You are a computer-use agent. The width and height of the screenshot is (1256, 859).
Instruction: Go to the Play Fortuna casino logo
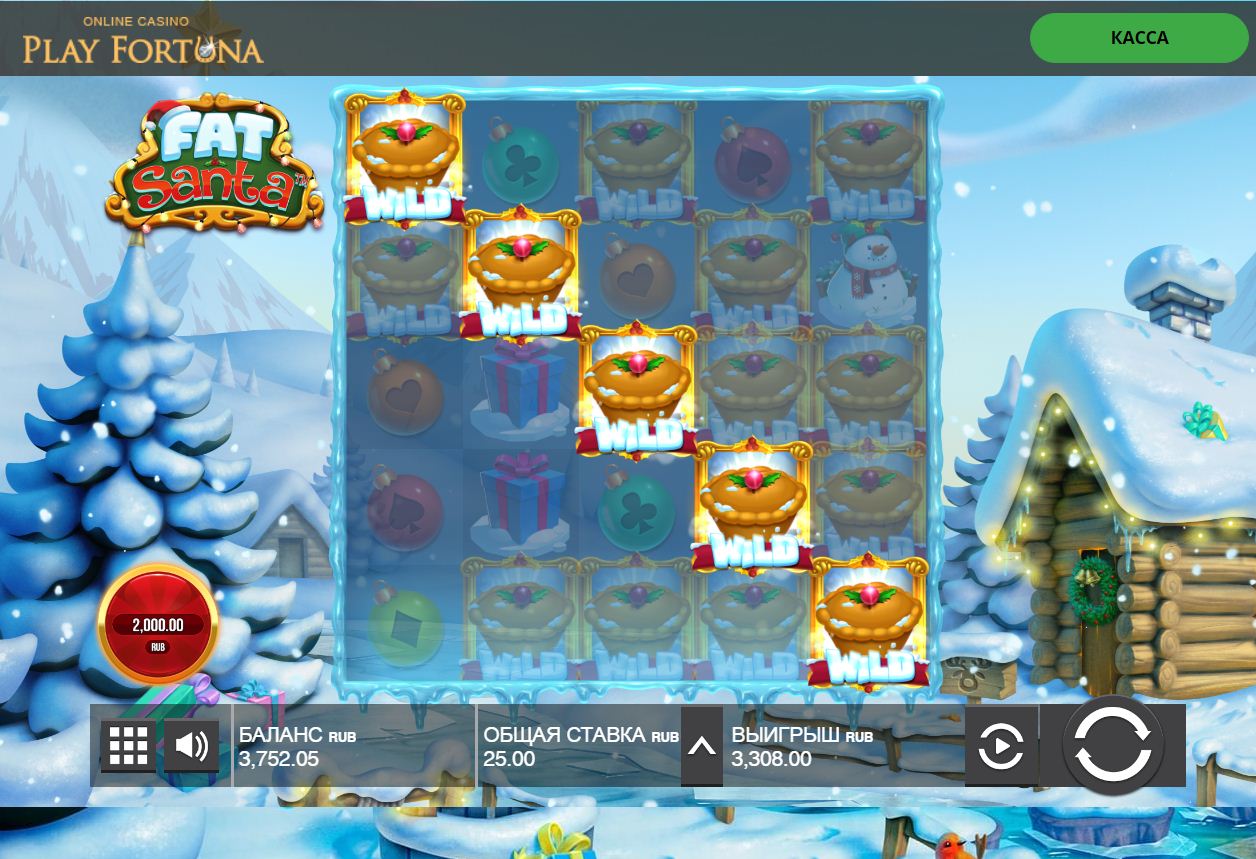[x=143, y=40]
